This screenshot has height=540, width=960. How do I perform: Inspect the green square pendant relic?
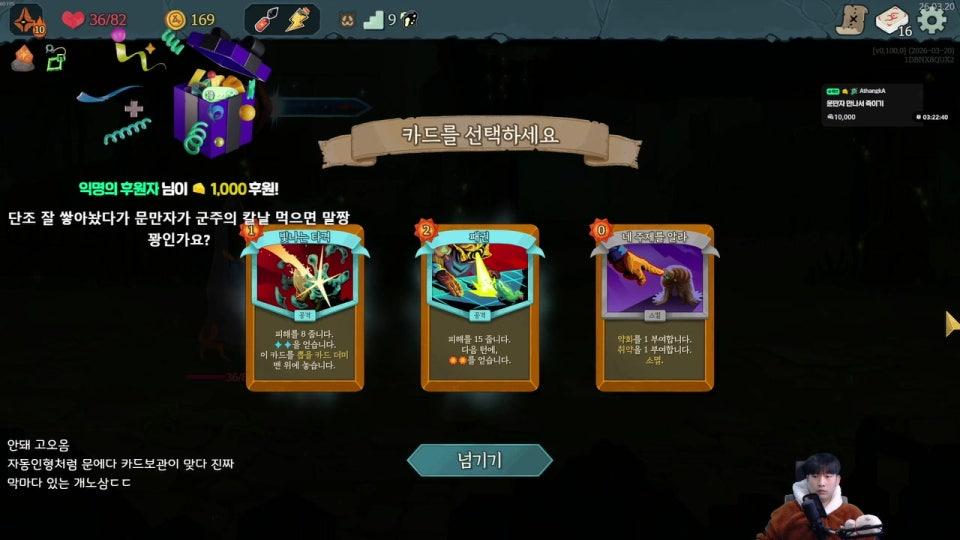[55, 59]
